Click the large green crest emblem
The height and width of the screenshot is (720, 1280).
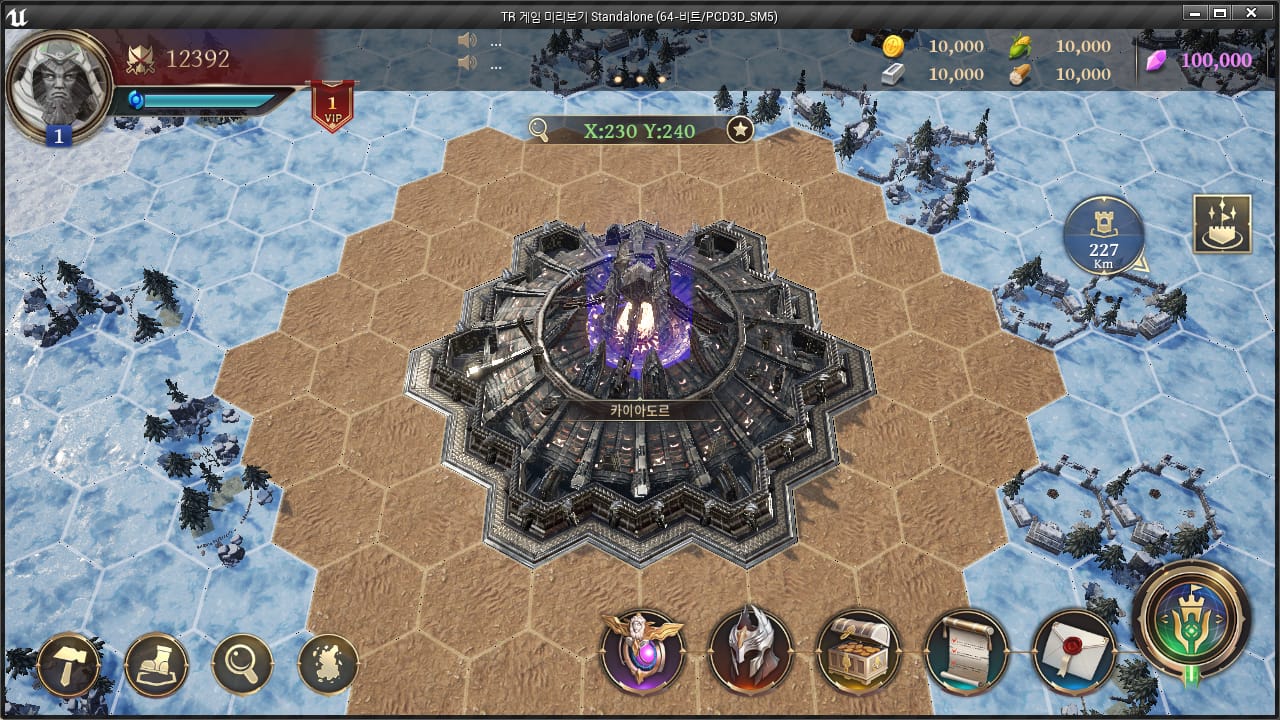(1191, 620)
